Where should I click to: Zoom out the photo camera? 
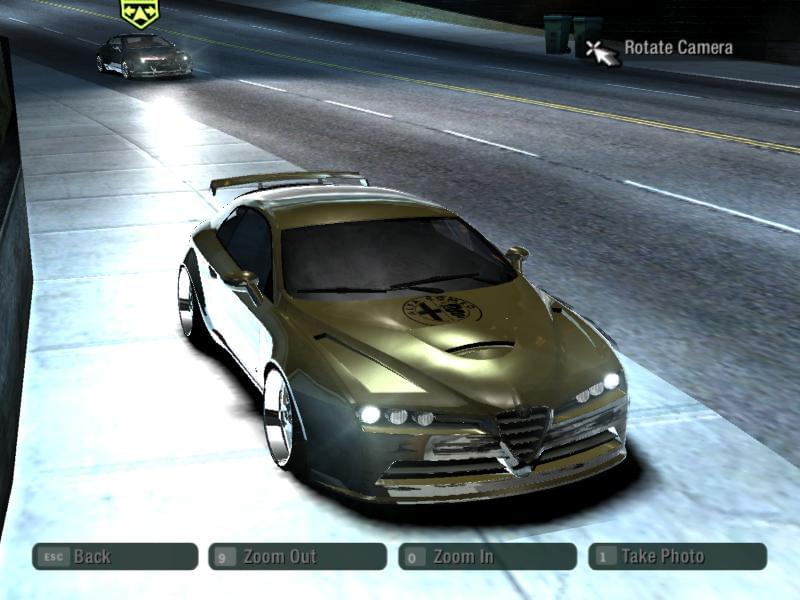297,556
